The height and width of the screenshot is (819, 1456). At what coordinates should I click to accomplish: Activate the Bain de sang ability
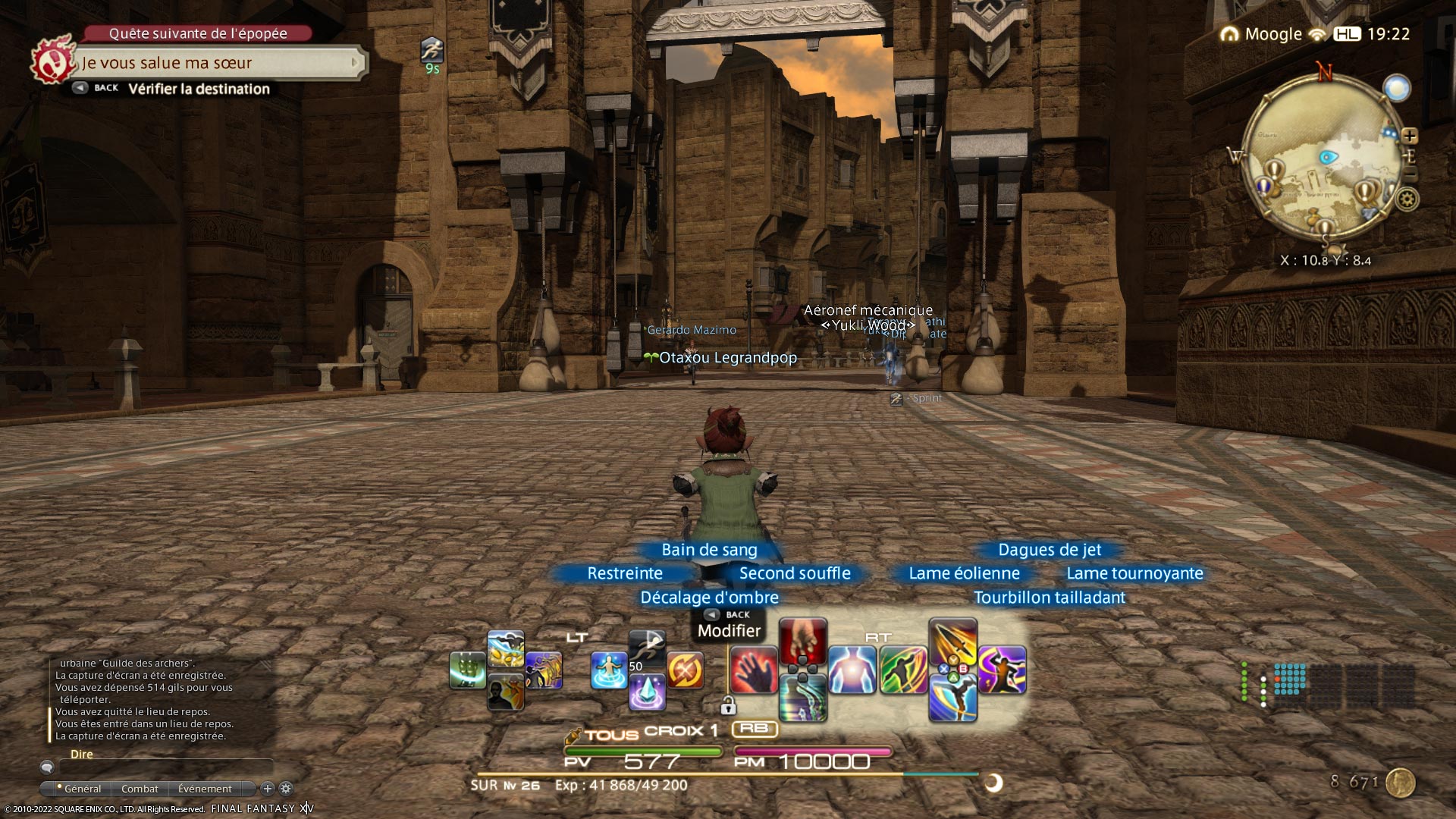pos(802,641)
